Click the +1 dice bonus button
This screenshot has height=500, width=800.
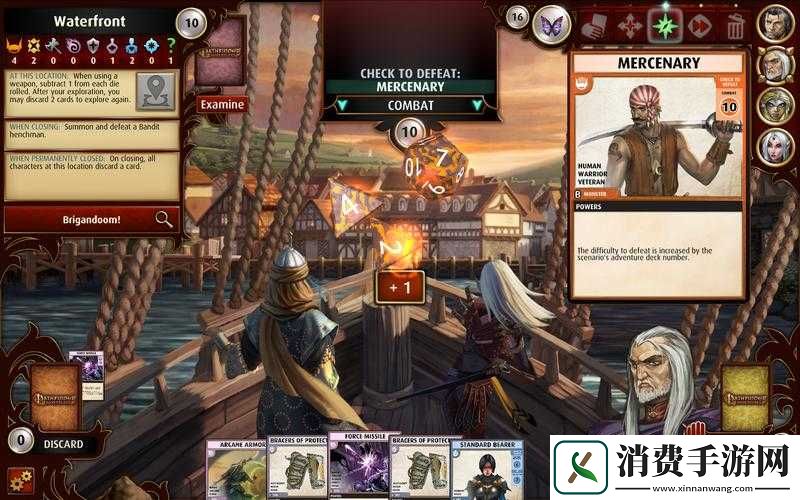[400, 287]
